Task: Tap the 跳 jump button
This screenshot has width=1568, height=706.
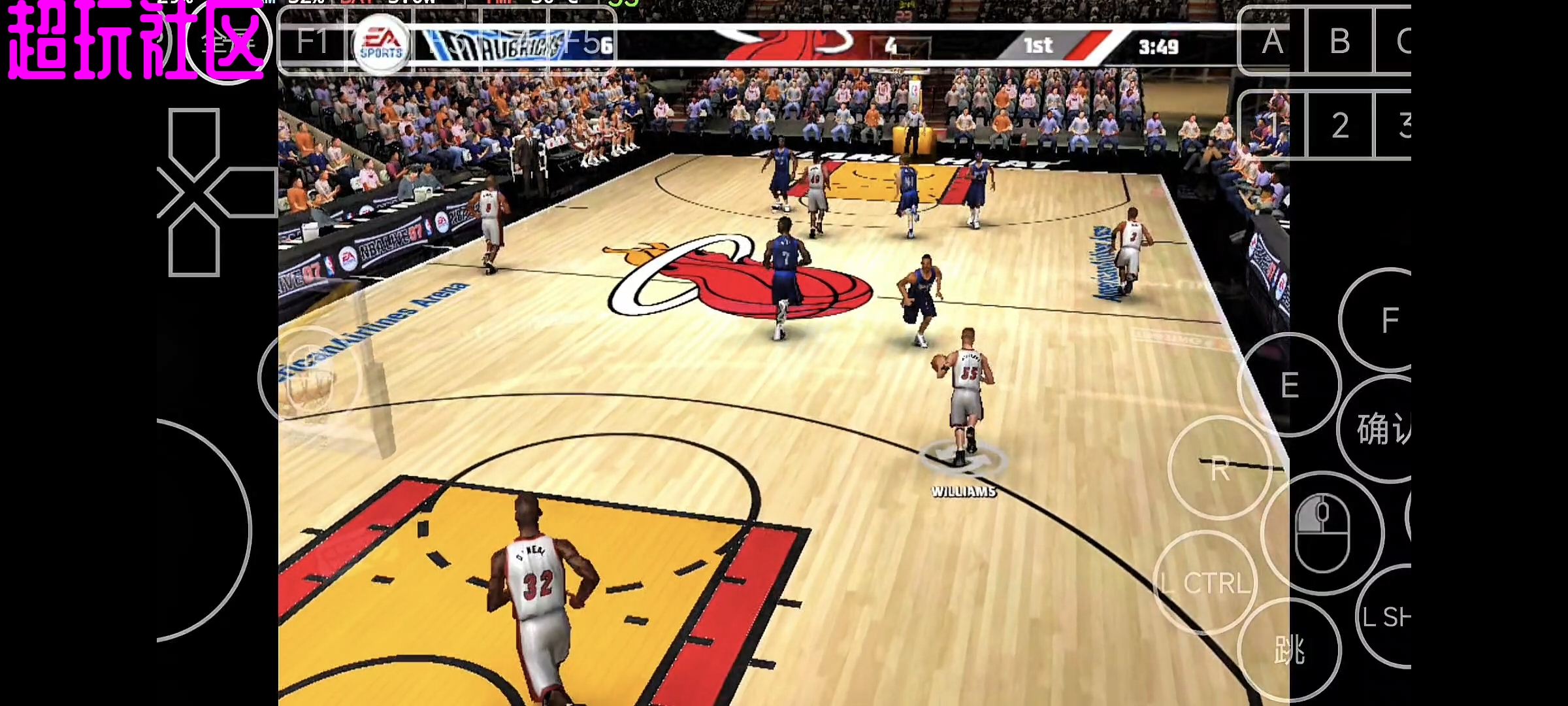Action: pos(1289,650)
